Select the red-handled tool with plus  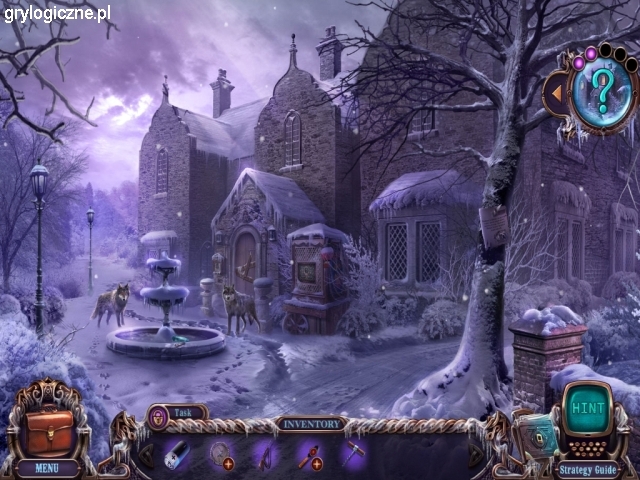coord(310,454)
